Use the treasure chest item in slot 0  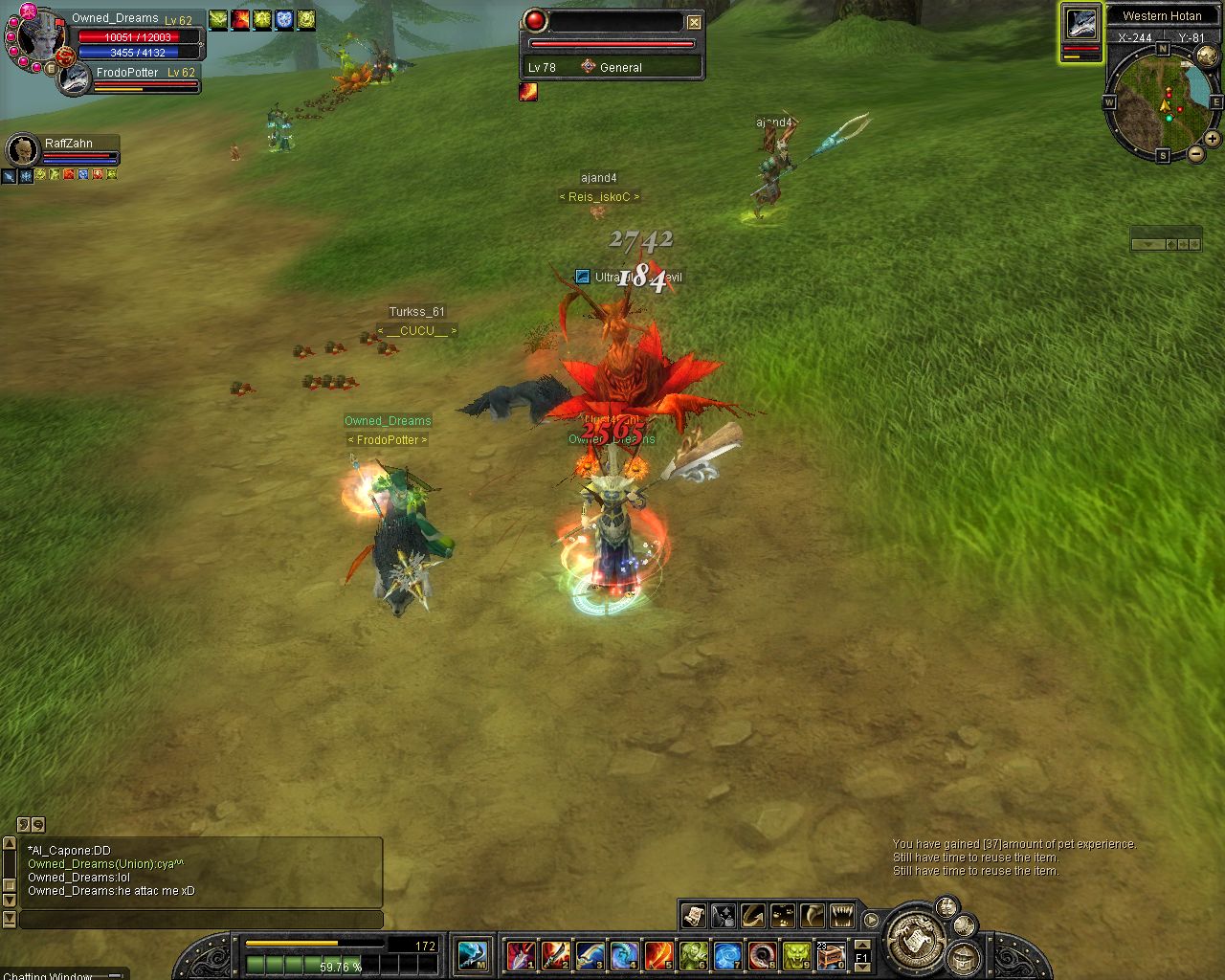(x=830, y=954)
